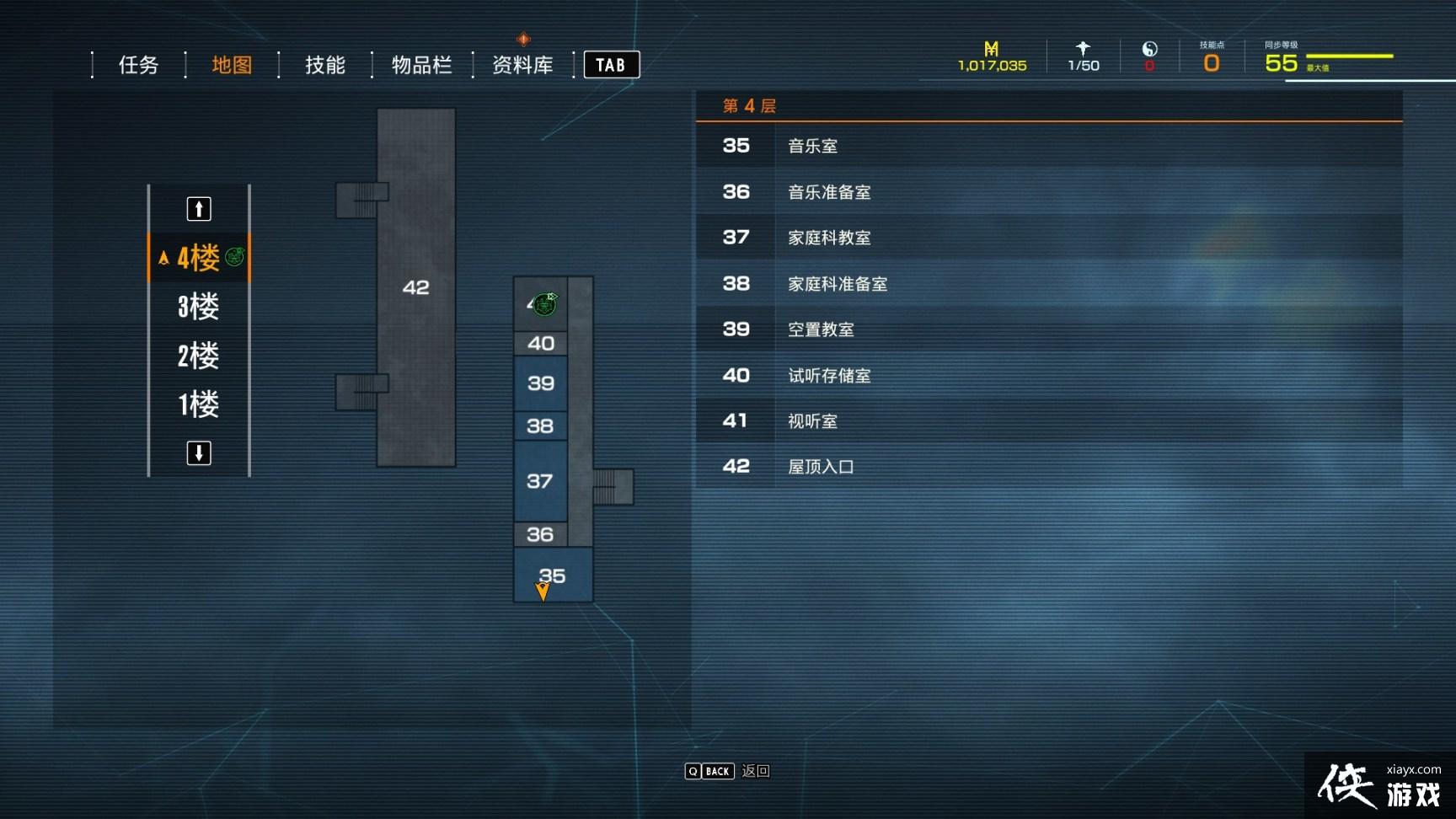Select floor 3楼 in the floor list
This screenshot has height=819, width=1456.
(x=198, y=307)
